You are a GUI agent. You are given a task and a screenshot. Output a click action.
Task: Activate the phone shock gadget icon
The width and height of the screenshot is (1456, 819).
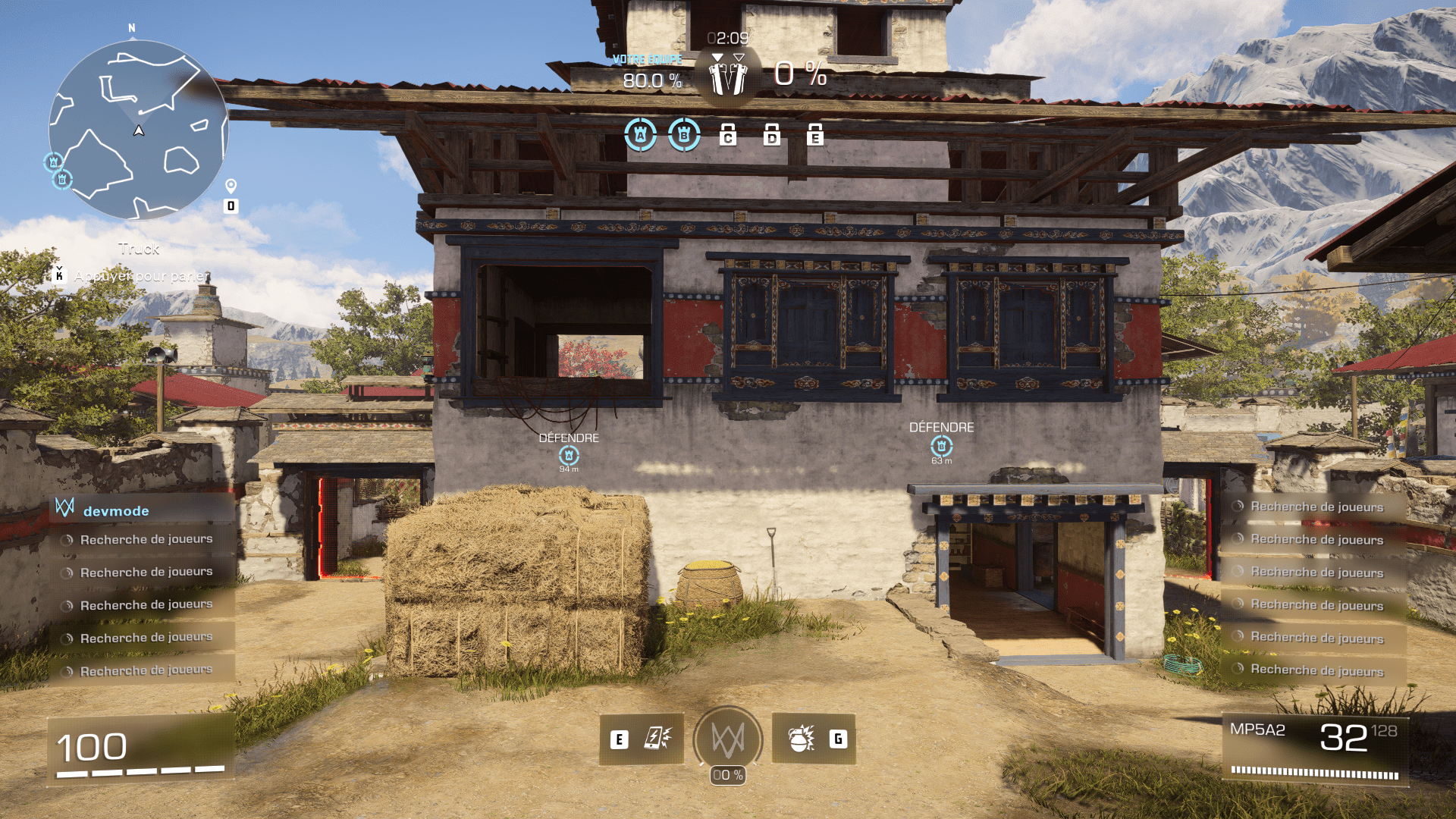[657, 739]
